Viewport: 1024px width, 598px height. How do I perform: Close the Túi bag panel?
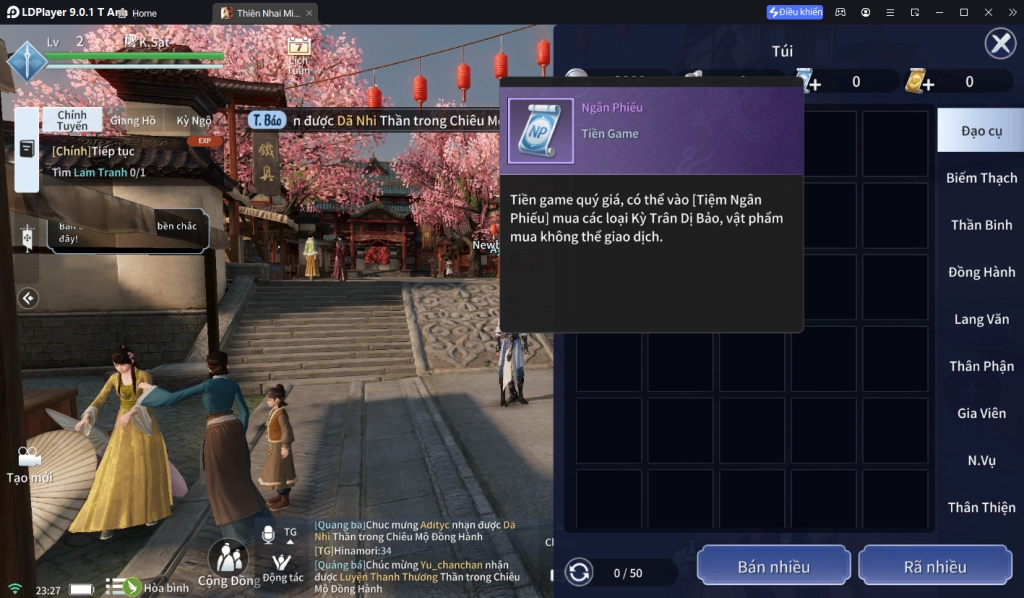1000,44
